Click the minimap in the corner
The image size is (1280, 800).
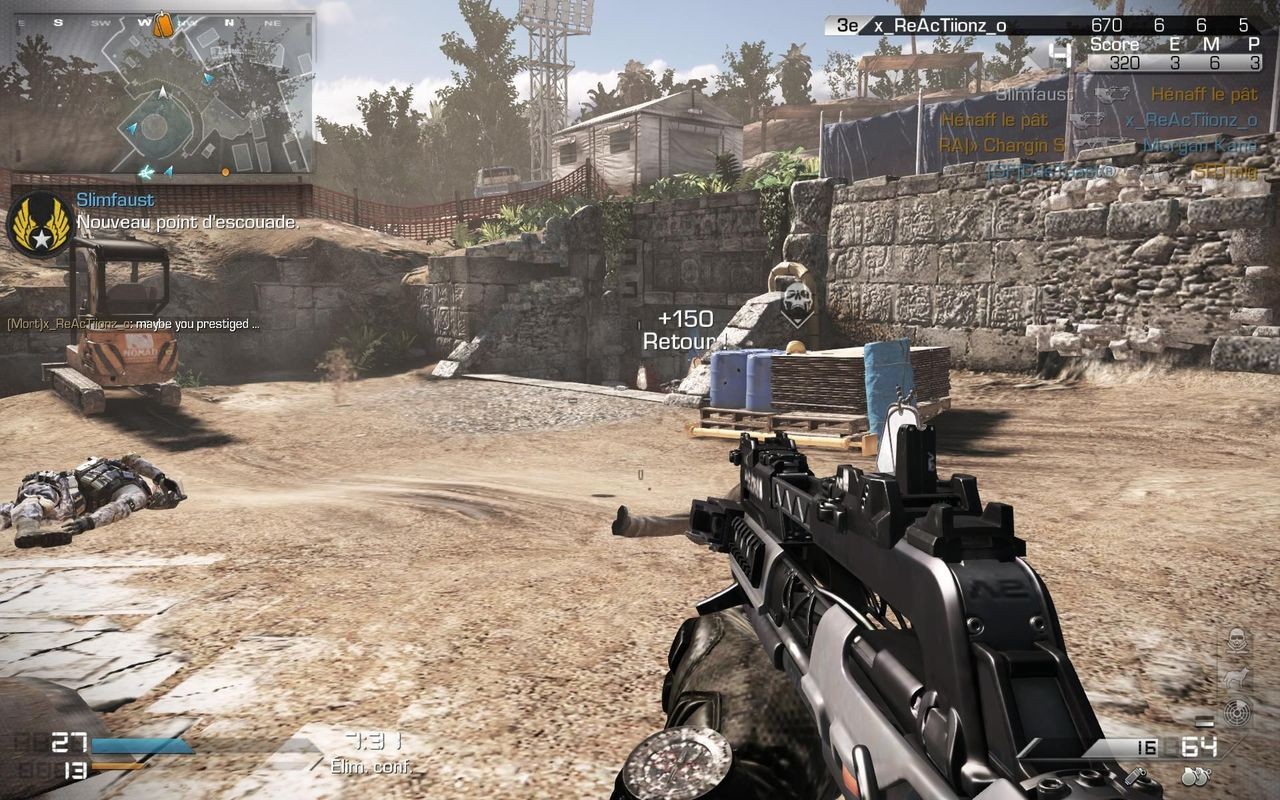tap(160, 100)
